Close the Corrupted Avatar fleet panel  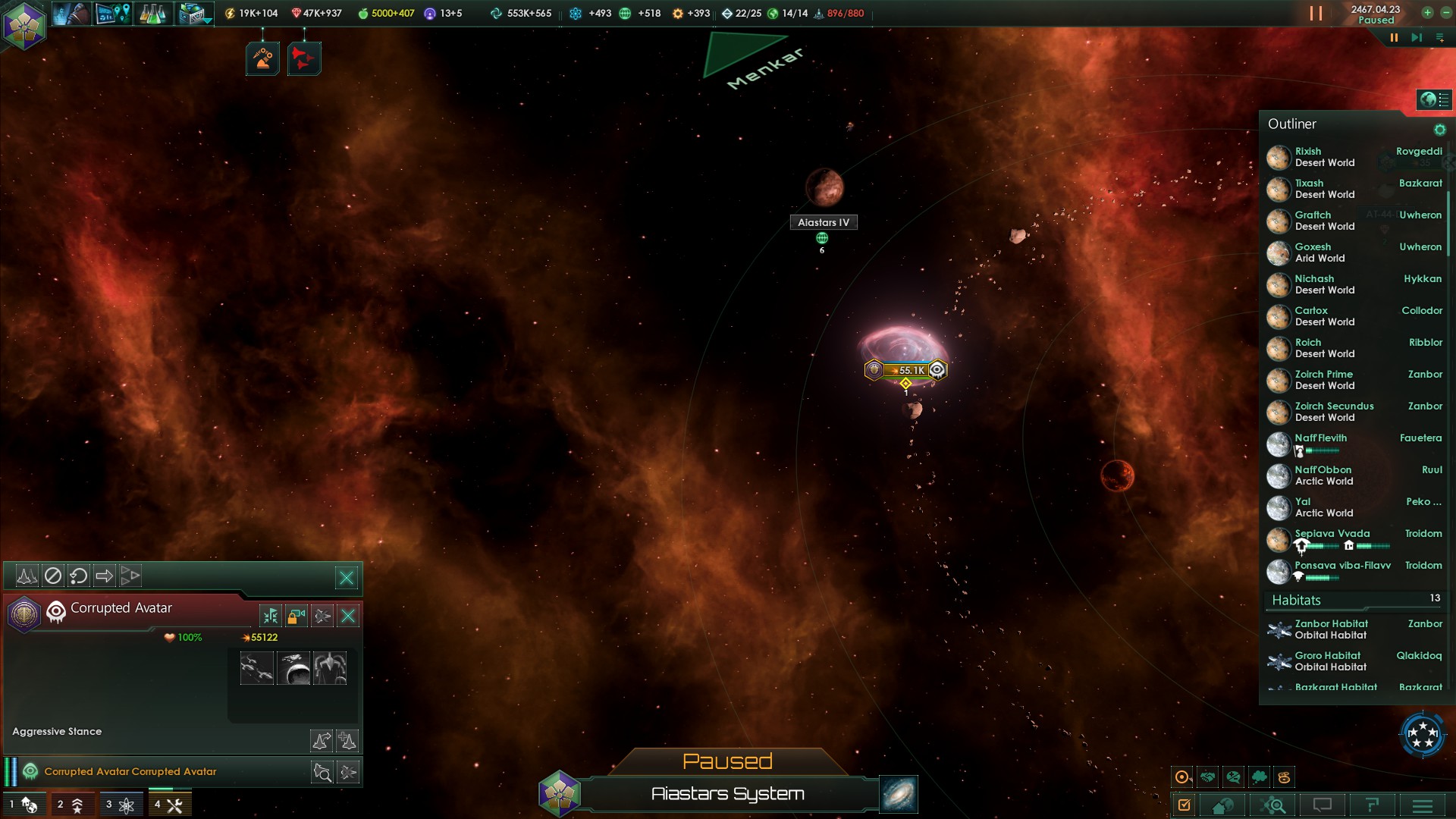pos(347,578)
